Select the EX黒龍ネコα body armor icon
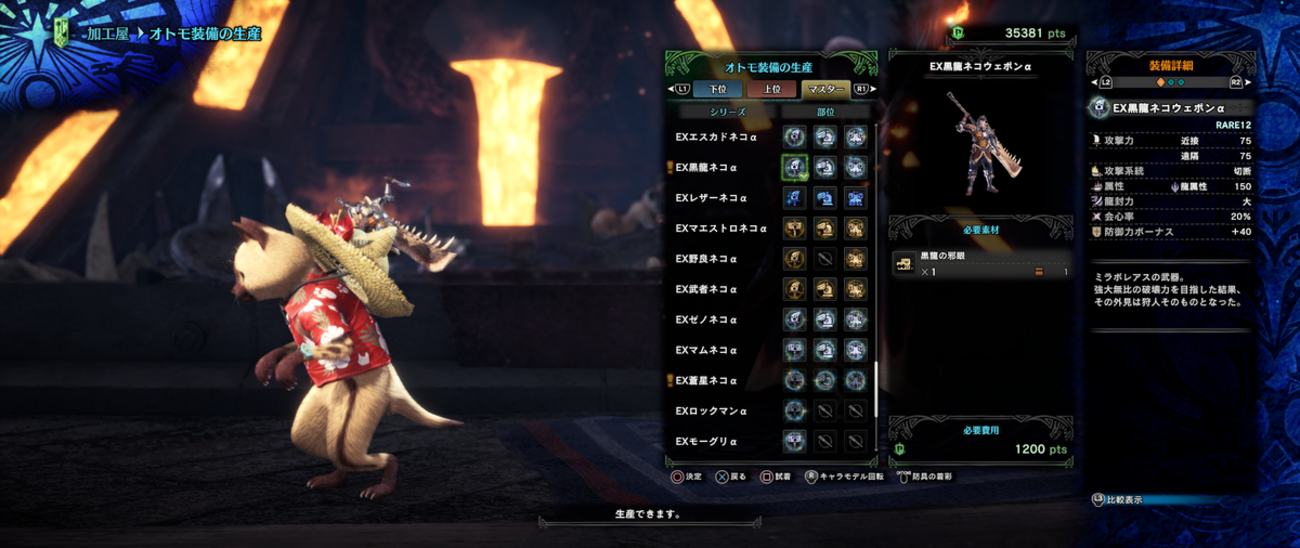 pyautogui.click(x=855, y=167)
